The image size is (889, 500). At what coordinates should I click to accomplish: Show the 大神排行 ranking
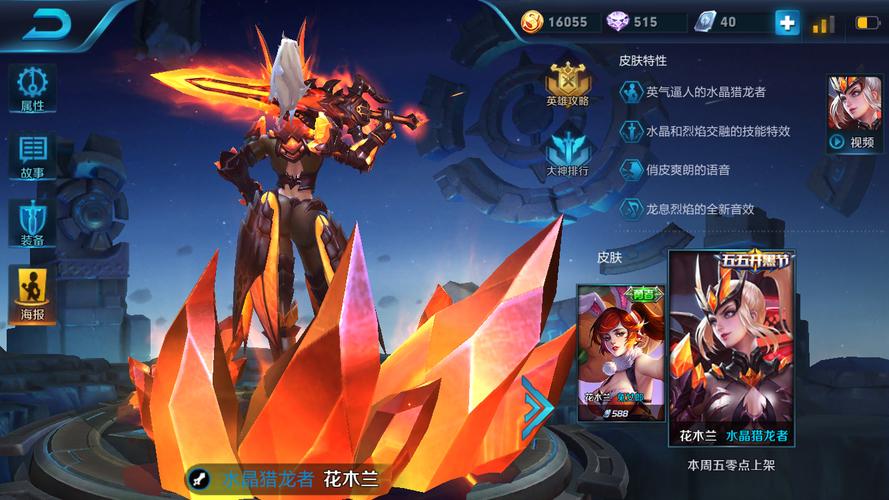click(567, 153)
